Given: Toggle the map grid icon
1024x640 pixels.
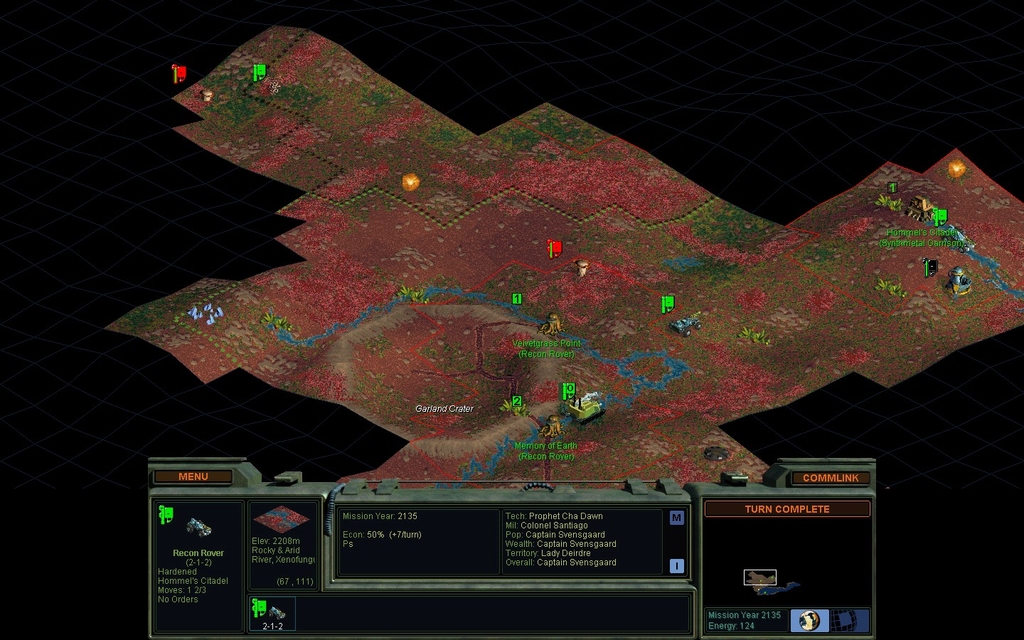Looking at the screenshot, I should pyautogui.click(x=848, y=620).
